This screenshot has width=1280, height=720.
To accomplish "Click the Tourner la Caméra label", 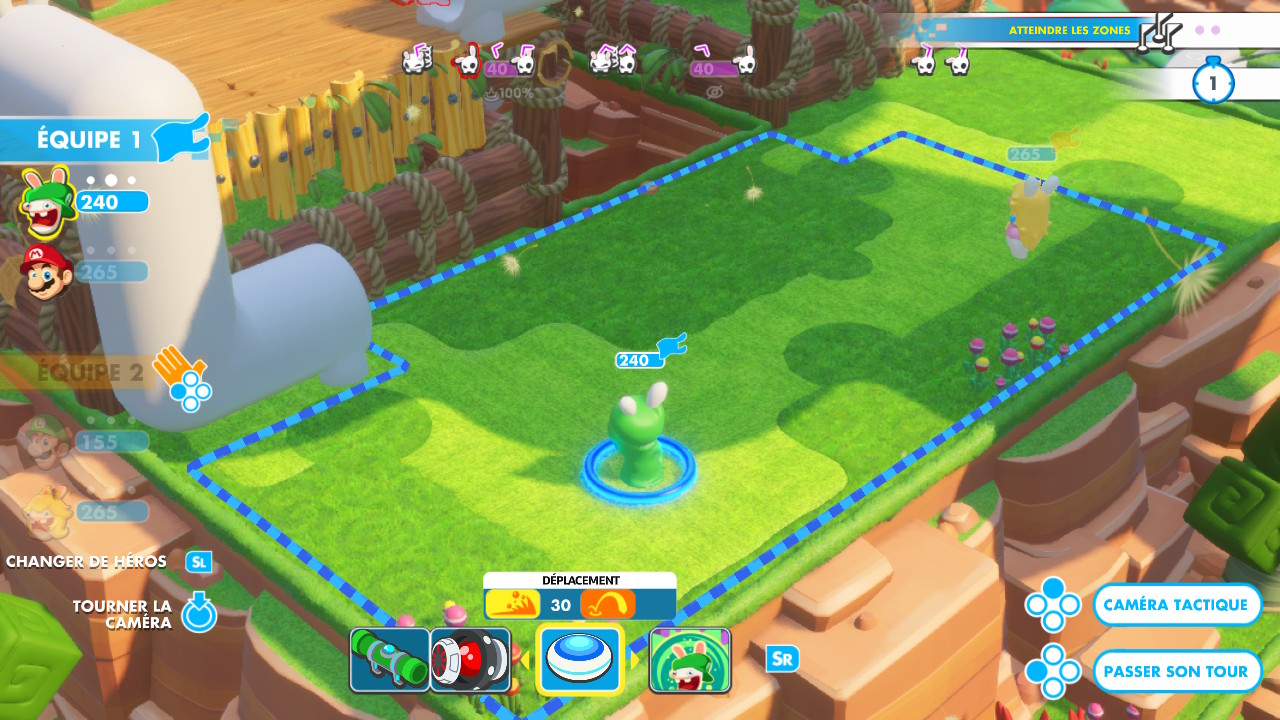I will [122, 614].
